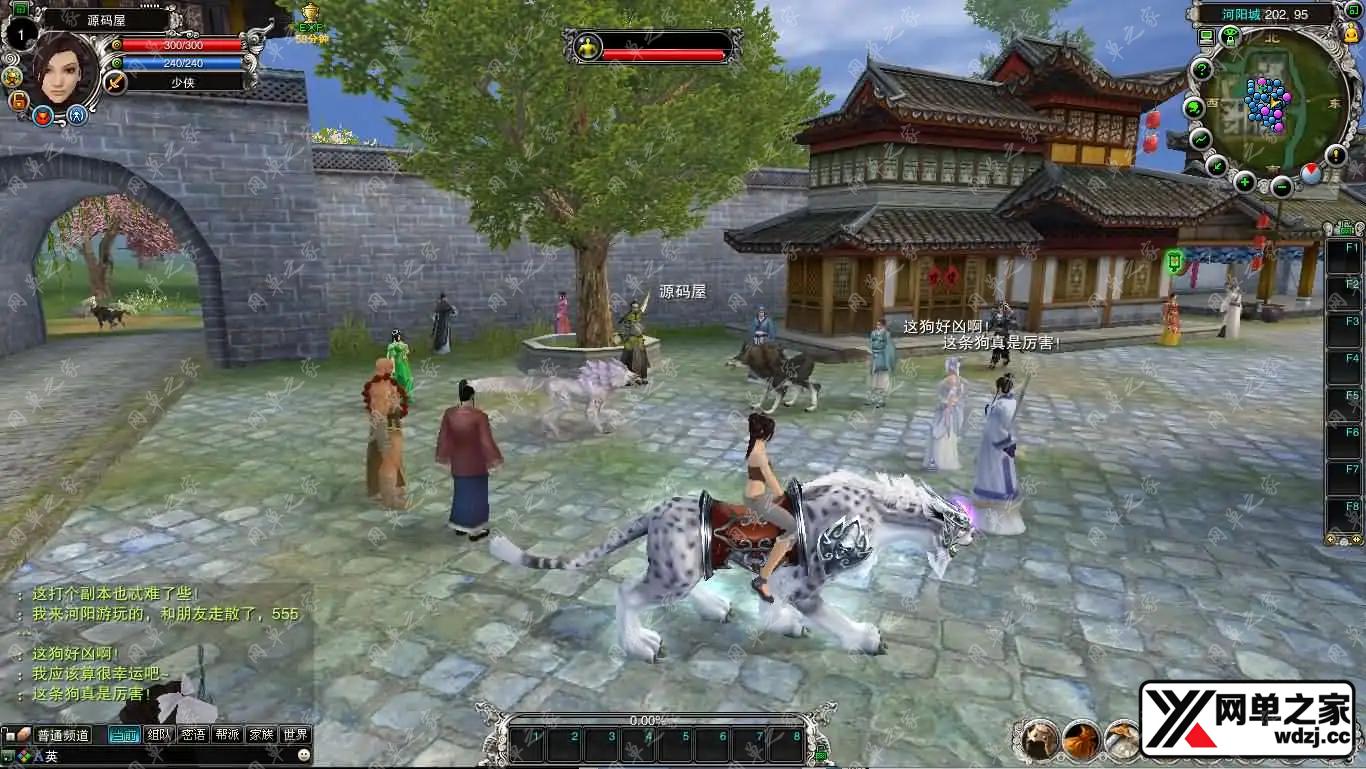The image size is (1366, 769).
Task: Click the 普通频道 channel button
Action: (62, 735)
